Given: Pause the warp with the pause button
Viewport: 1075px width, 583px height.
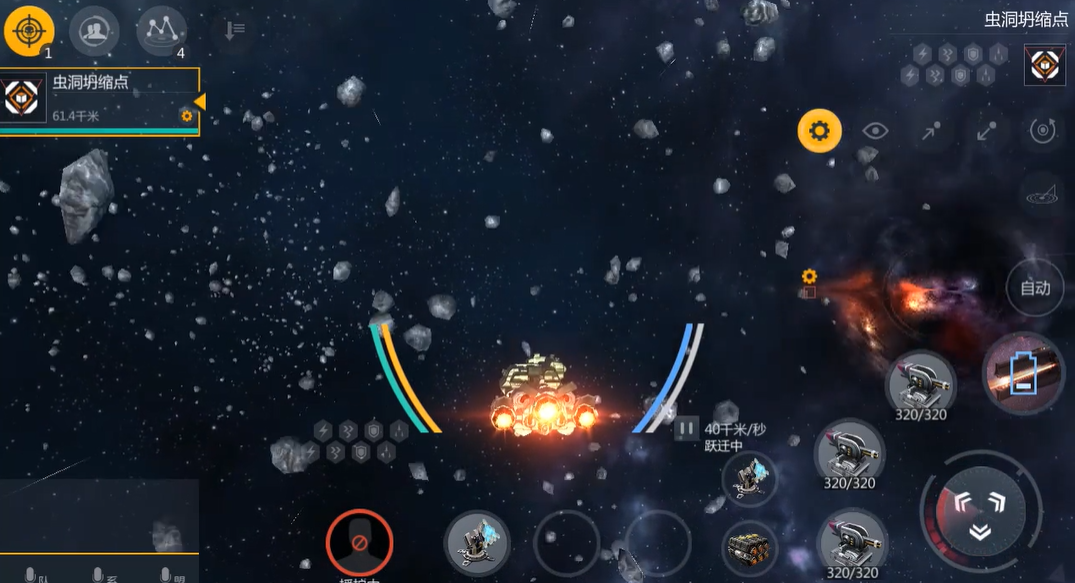Looking at the screenshot, I should pos(686,430).
